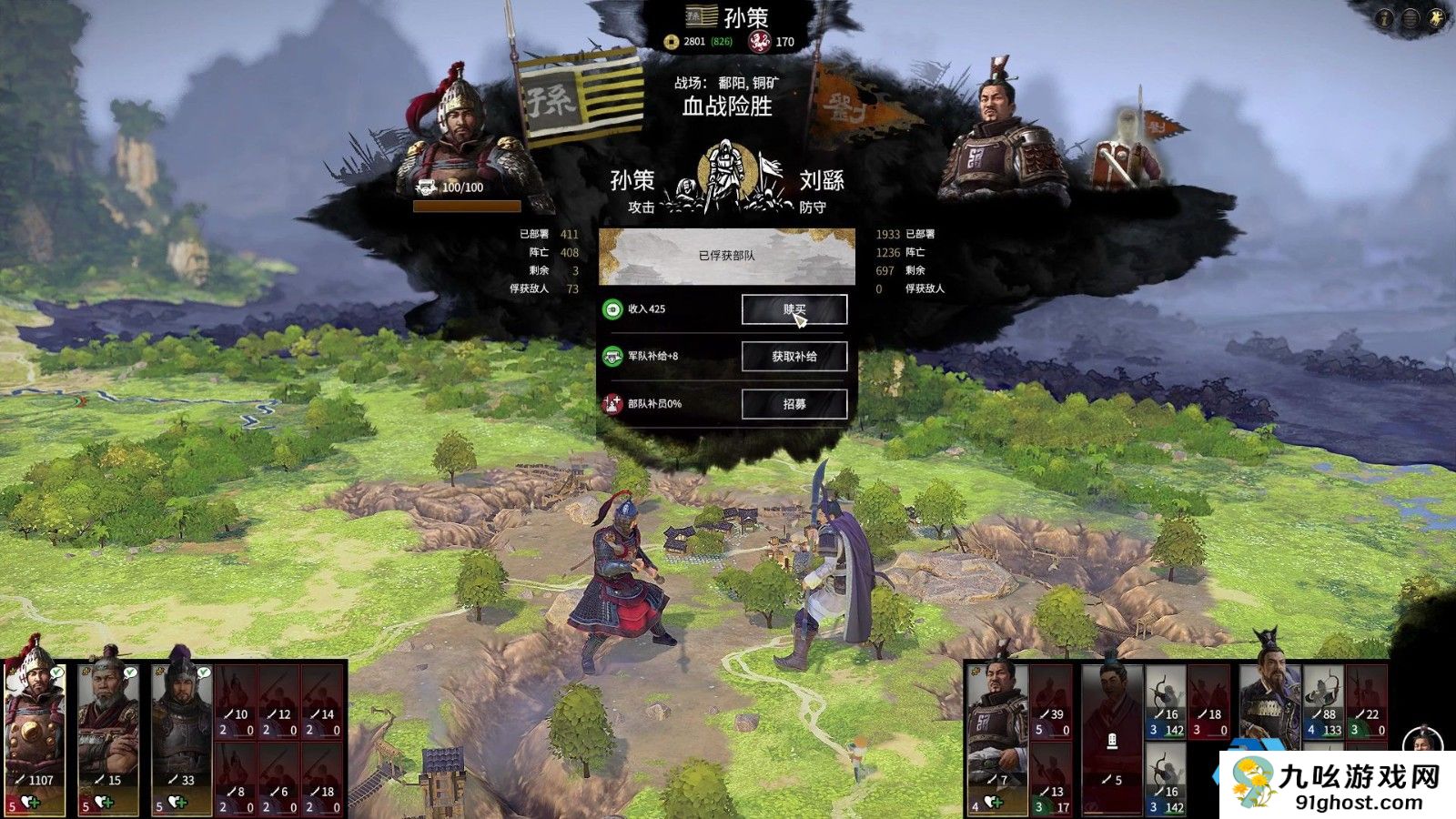This screenshot has height=819, width=1456.
Task: Click the enemy archer unit card with 88 kills
Action: pyautogui.click(x=1325, y=703)
